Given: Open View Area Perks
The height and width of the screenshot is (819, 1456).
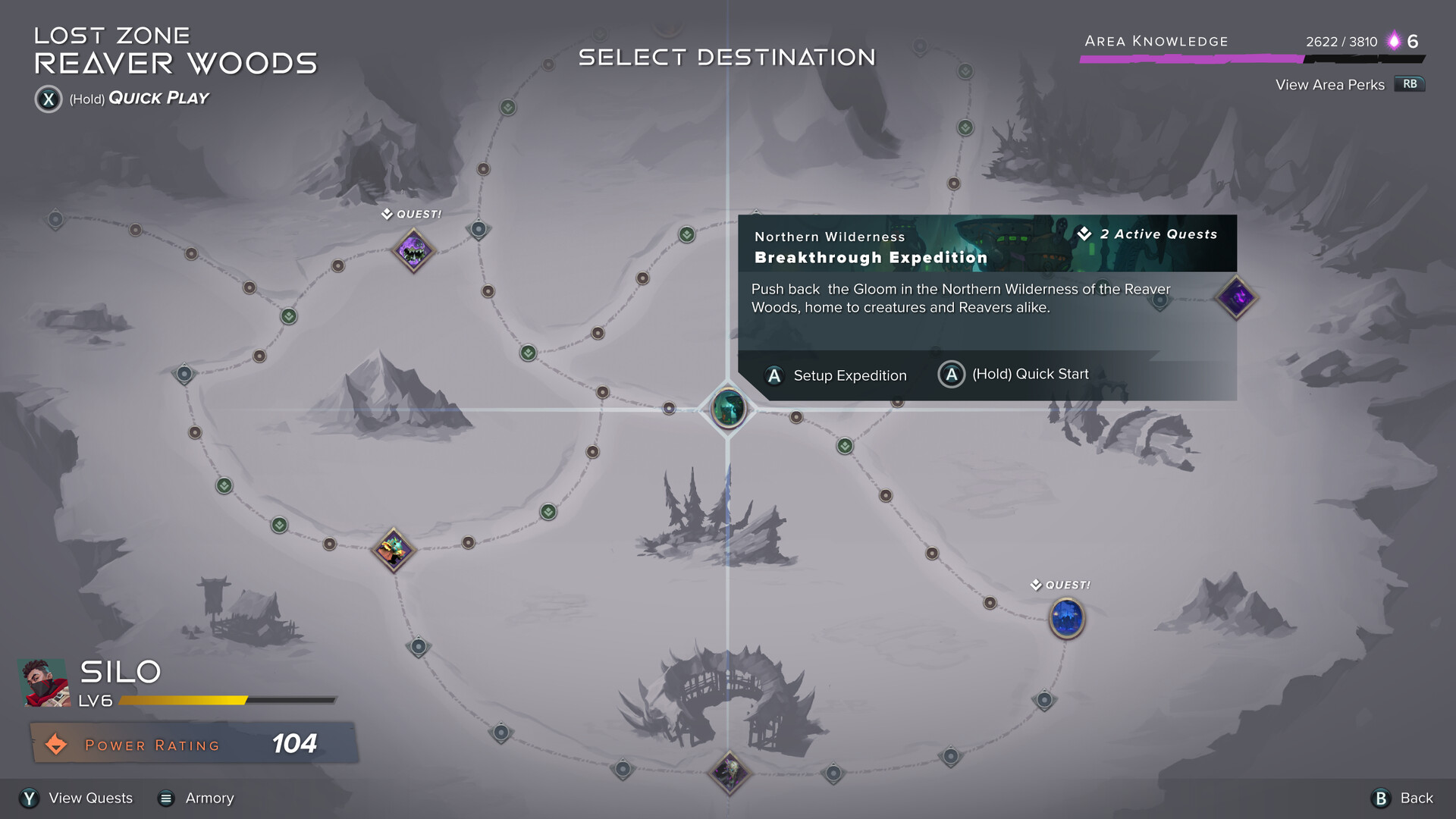Looking at the screenshot, I should [1329, 85].
